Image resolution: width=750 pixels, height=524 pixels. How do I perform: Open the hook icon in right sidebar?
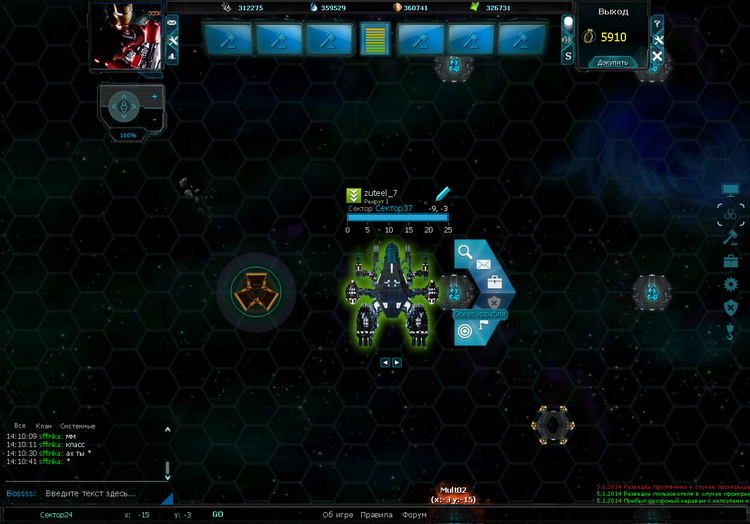[730, 330]
